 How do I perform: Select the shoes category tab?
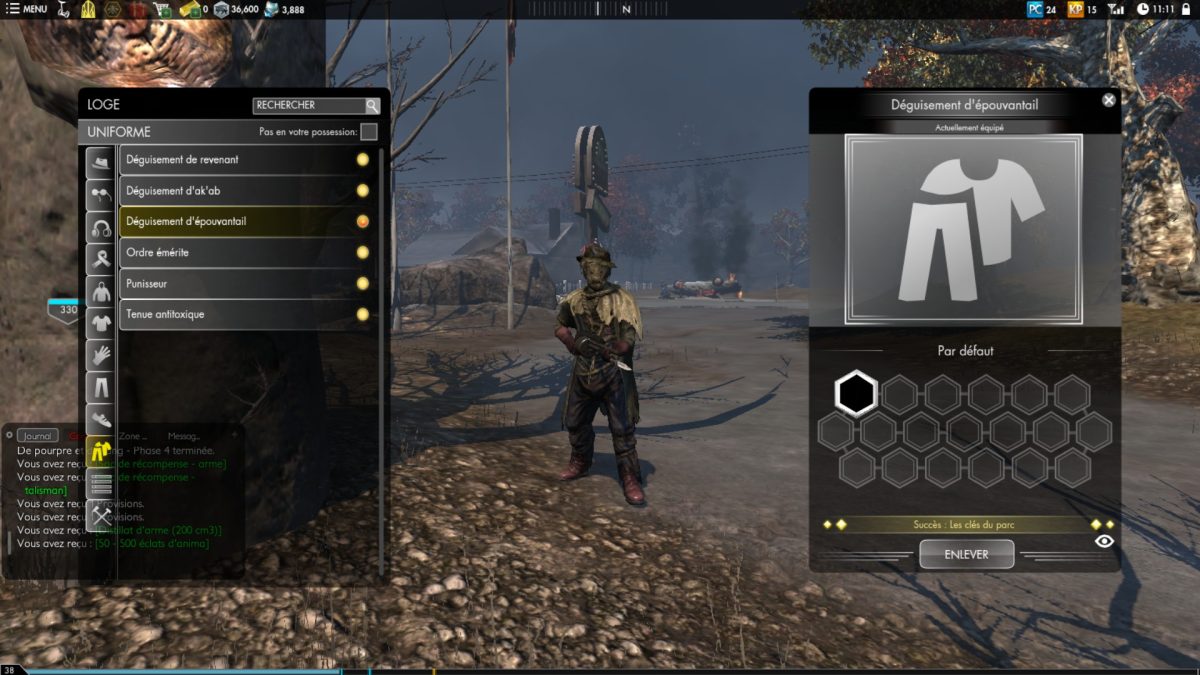click(100, 419)
